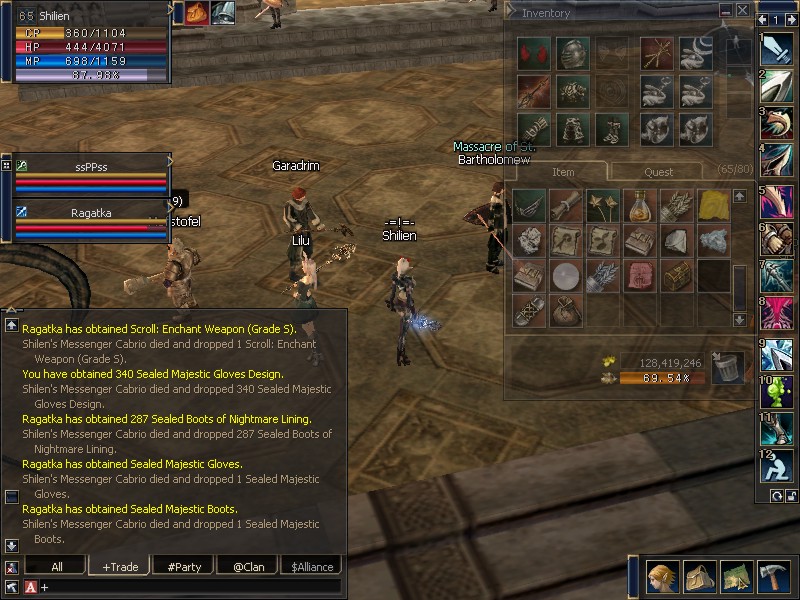Open the $Alliance chat channel

point(311,566)
